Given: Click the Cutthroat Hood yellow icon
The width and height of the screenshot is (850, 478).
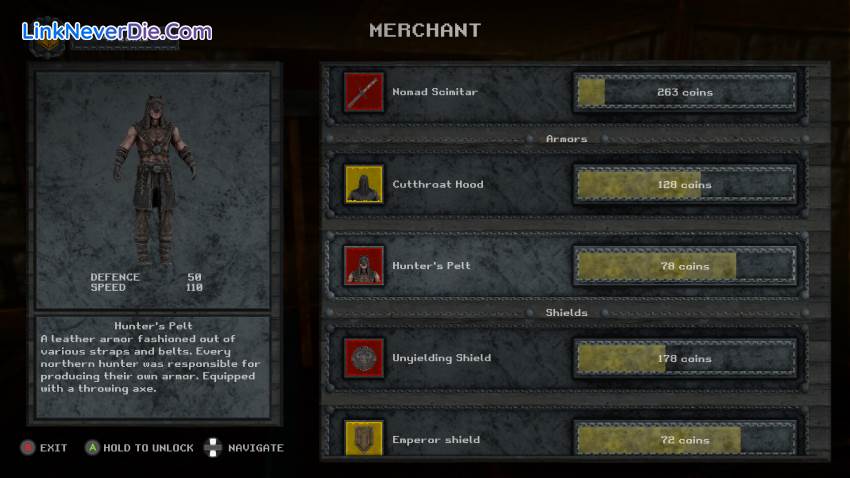Looking at the screenshot, I should click(362, 184).
